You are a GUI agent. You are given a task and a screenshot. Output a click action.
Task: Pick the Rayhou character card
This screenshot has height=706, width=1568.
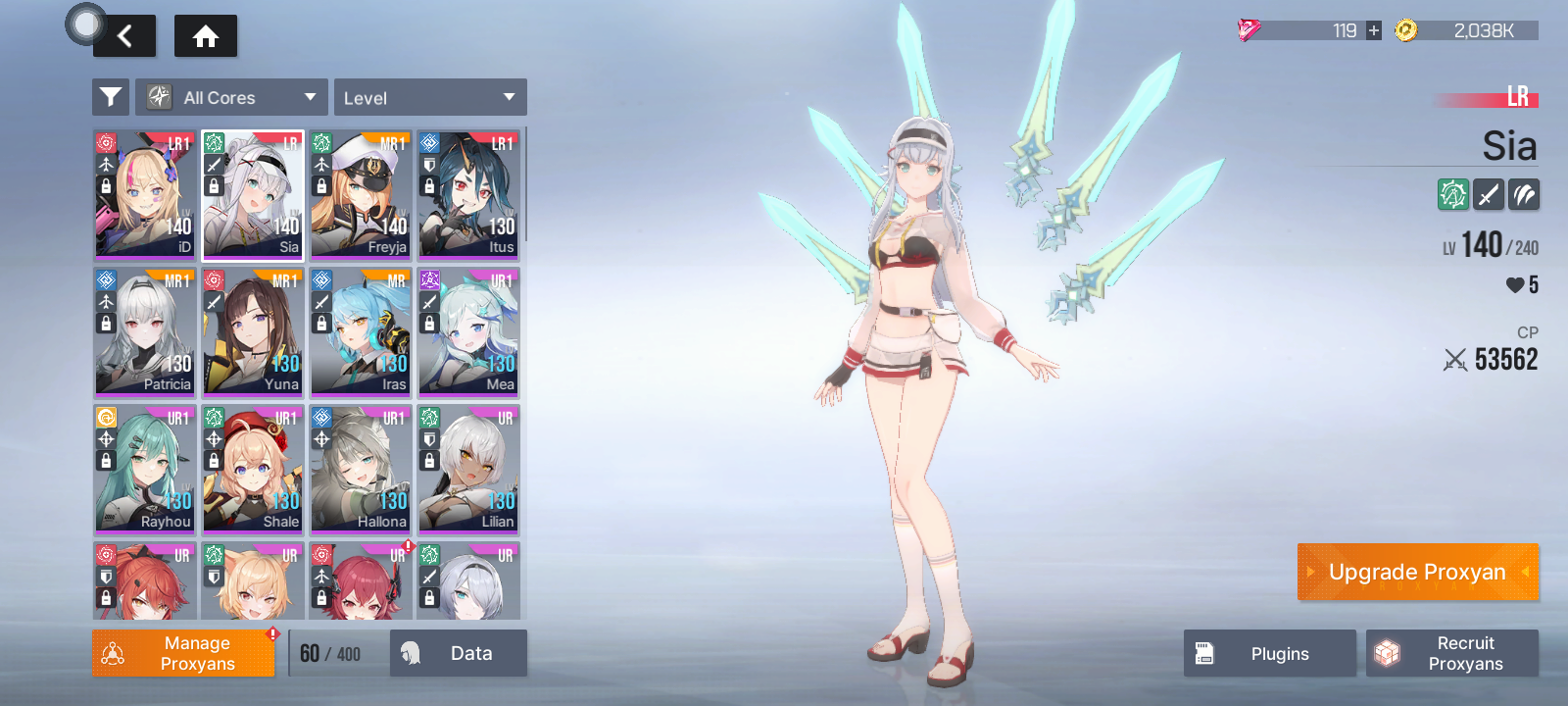point(145,469)
